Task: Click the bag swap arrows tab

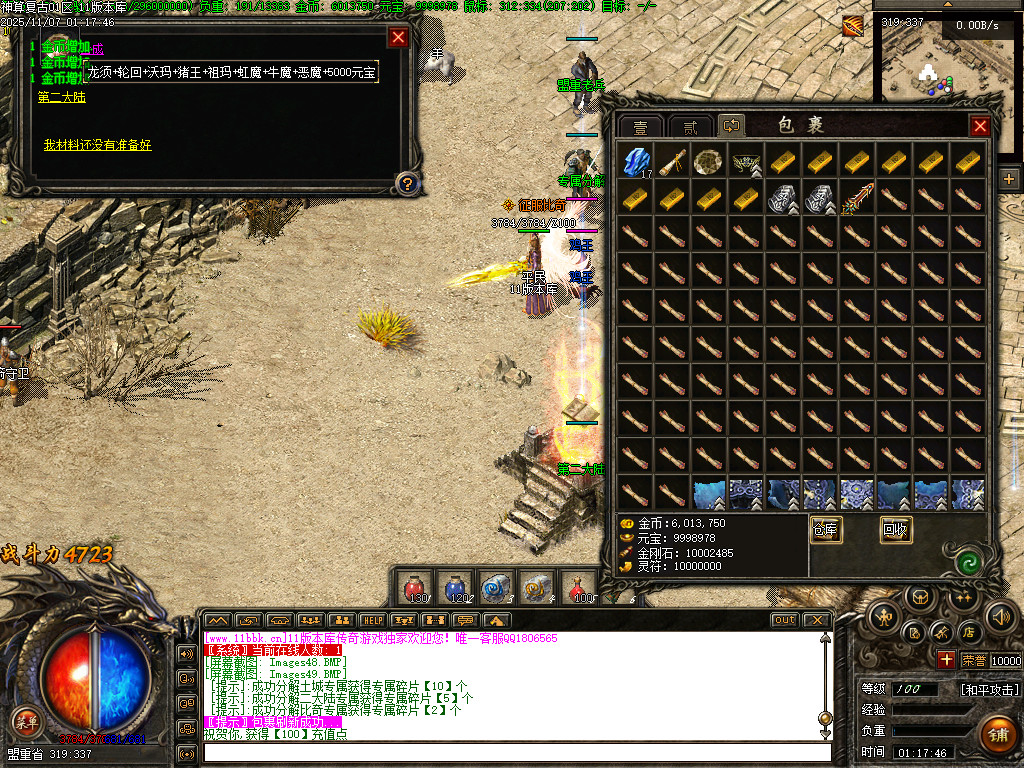Action: [731, 126]
